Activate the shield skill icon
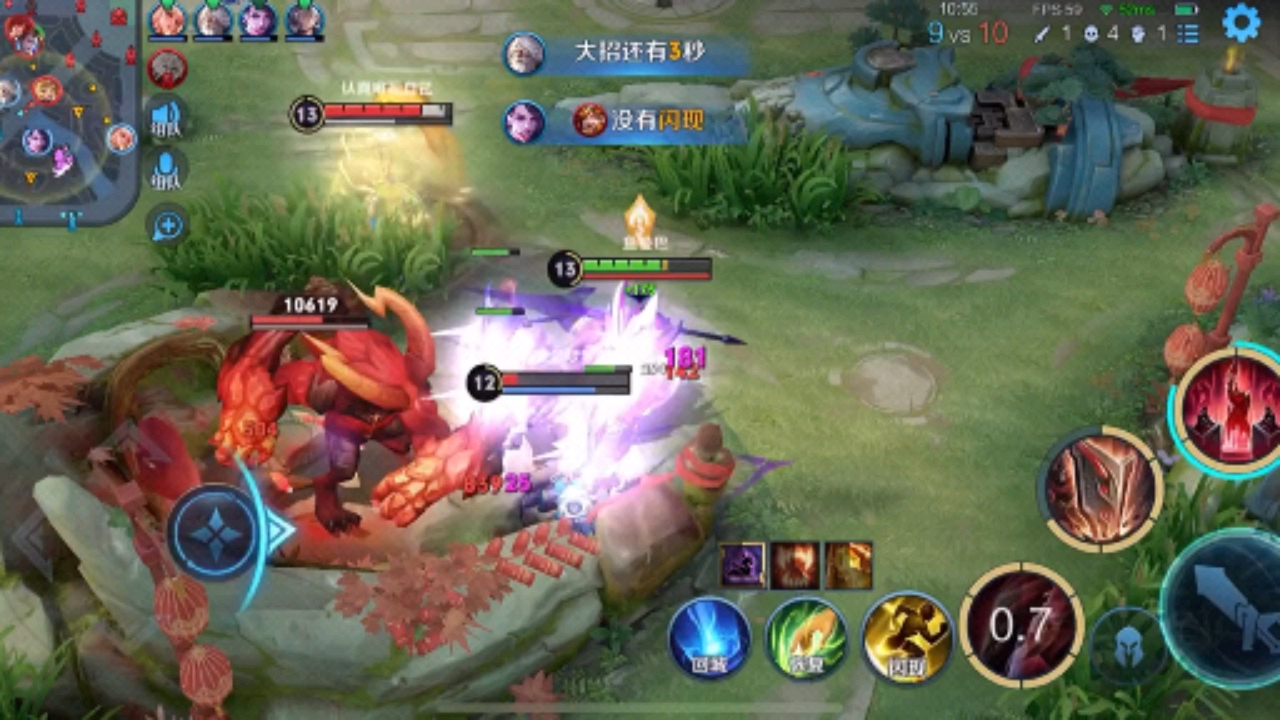The height and width of the screenshot is (720, 1280). pos(1101,490)
